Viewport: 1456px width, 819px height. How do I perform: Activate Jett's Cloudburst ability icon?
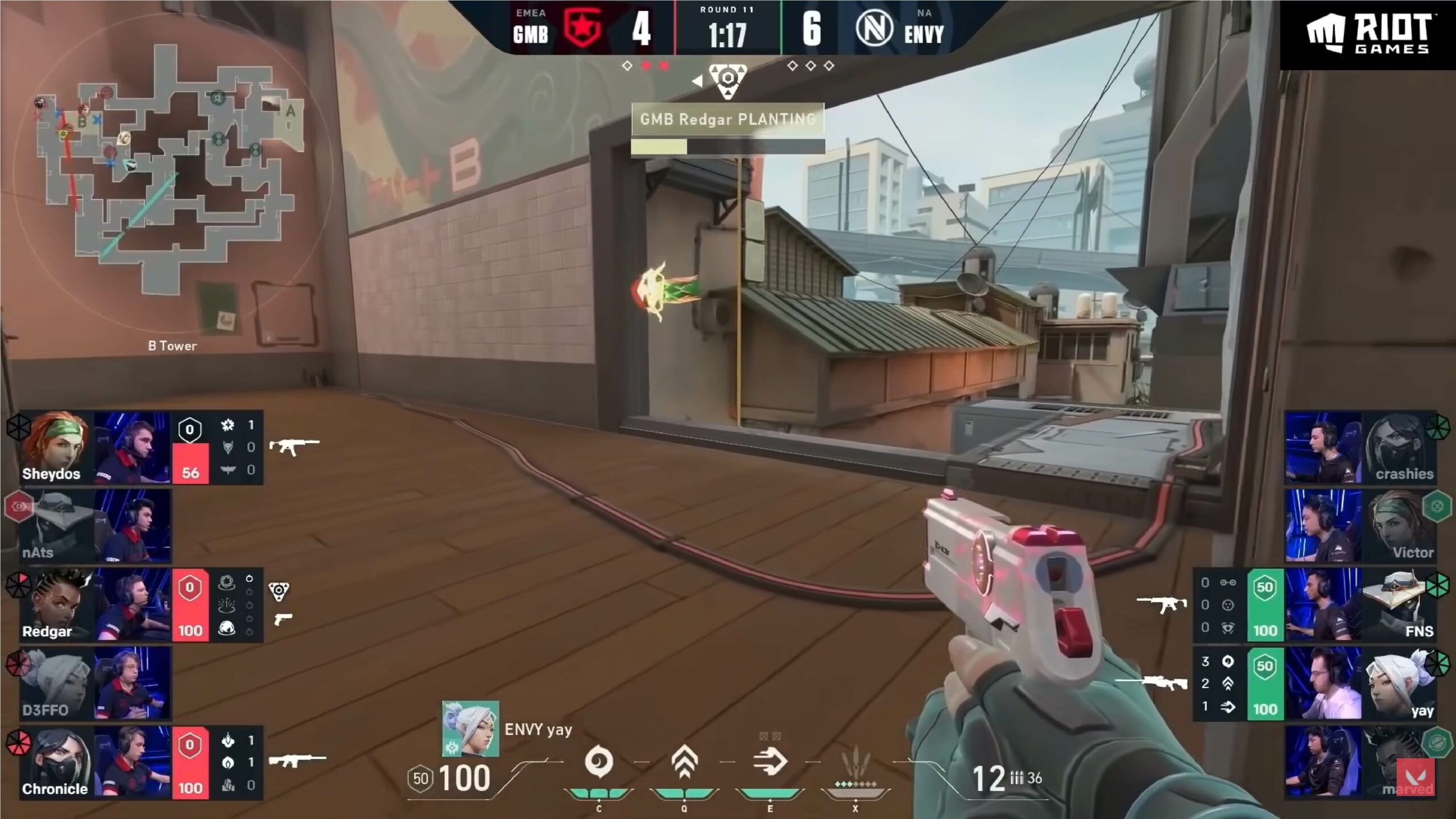[598, 762]
